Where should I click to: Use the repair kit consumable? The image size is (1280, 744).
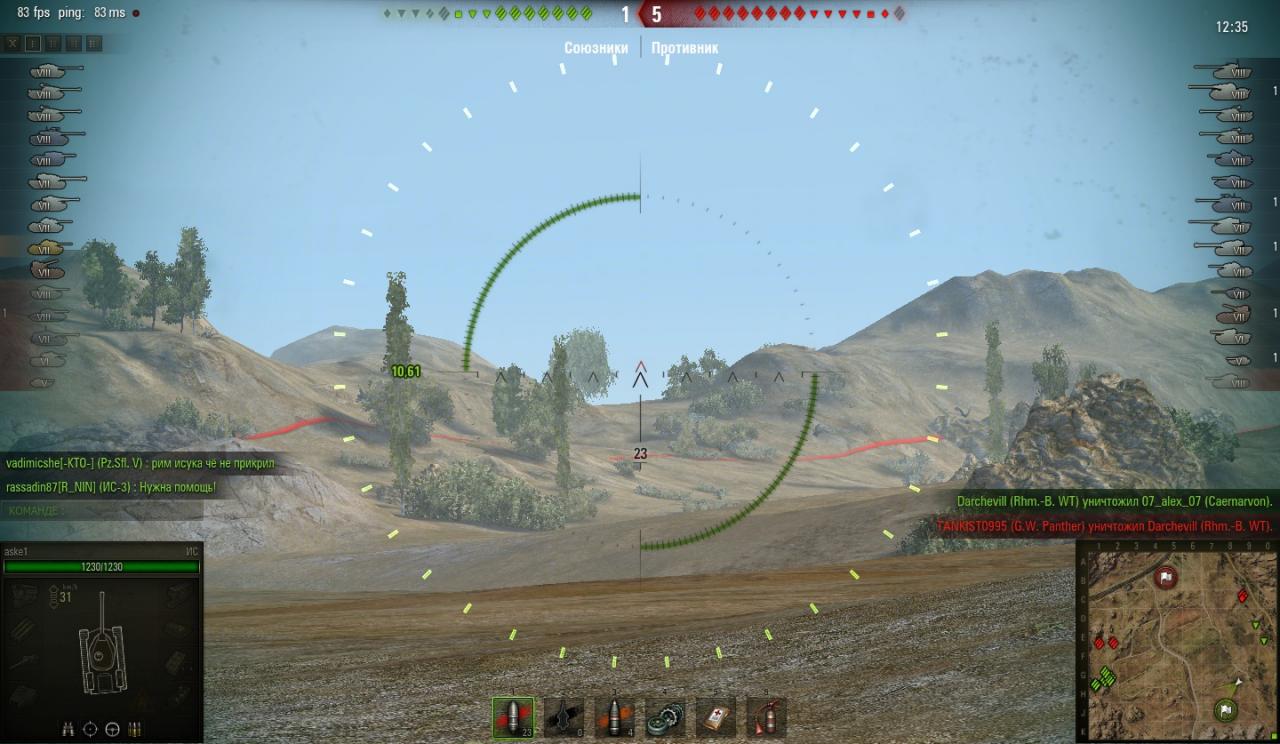tap(665, 717)
